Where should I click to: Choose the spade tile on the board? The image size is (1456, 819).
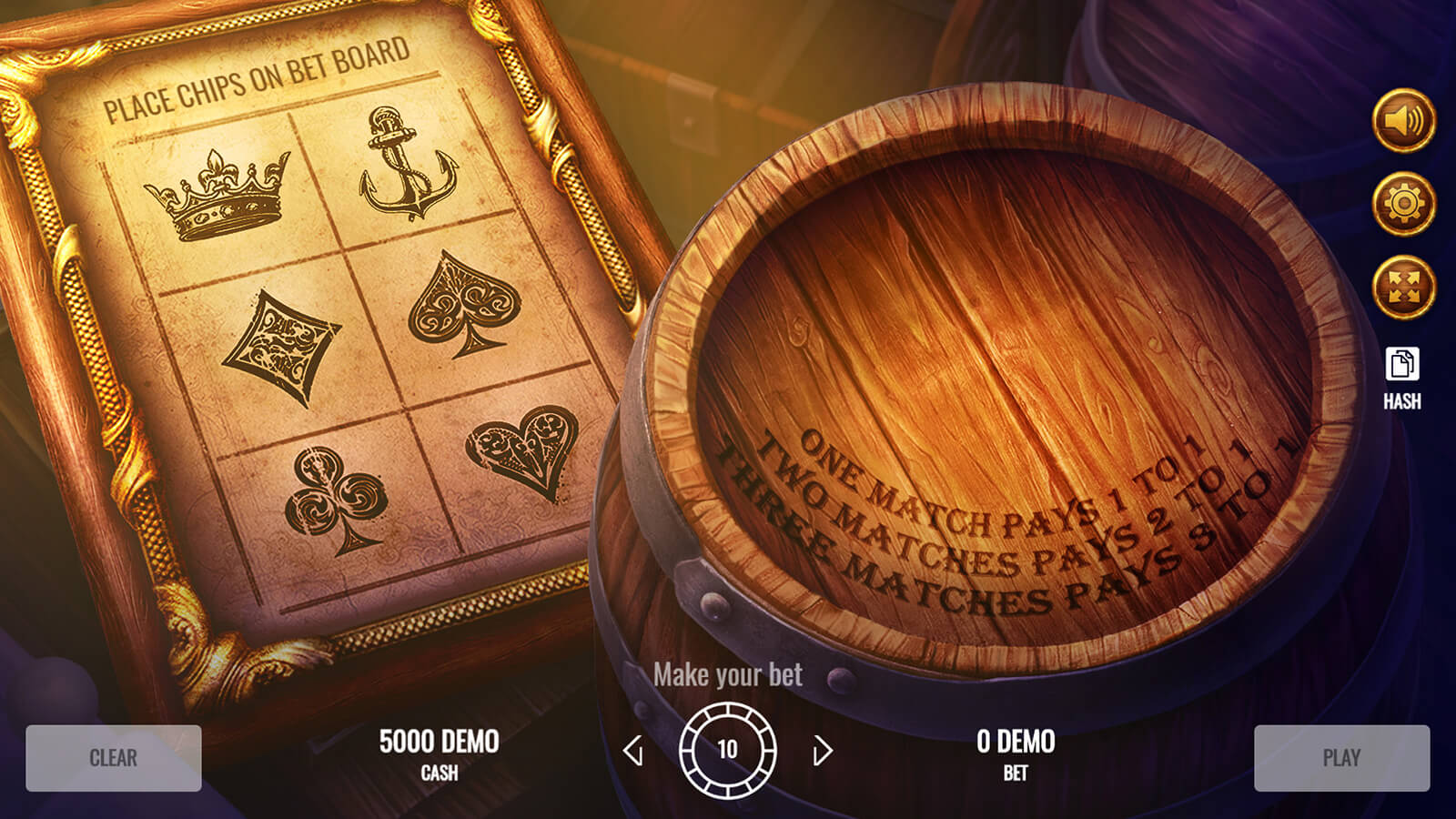pyautogui.click(x=462, y=302)
